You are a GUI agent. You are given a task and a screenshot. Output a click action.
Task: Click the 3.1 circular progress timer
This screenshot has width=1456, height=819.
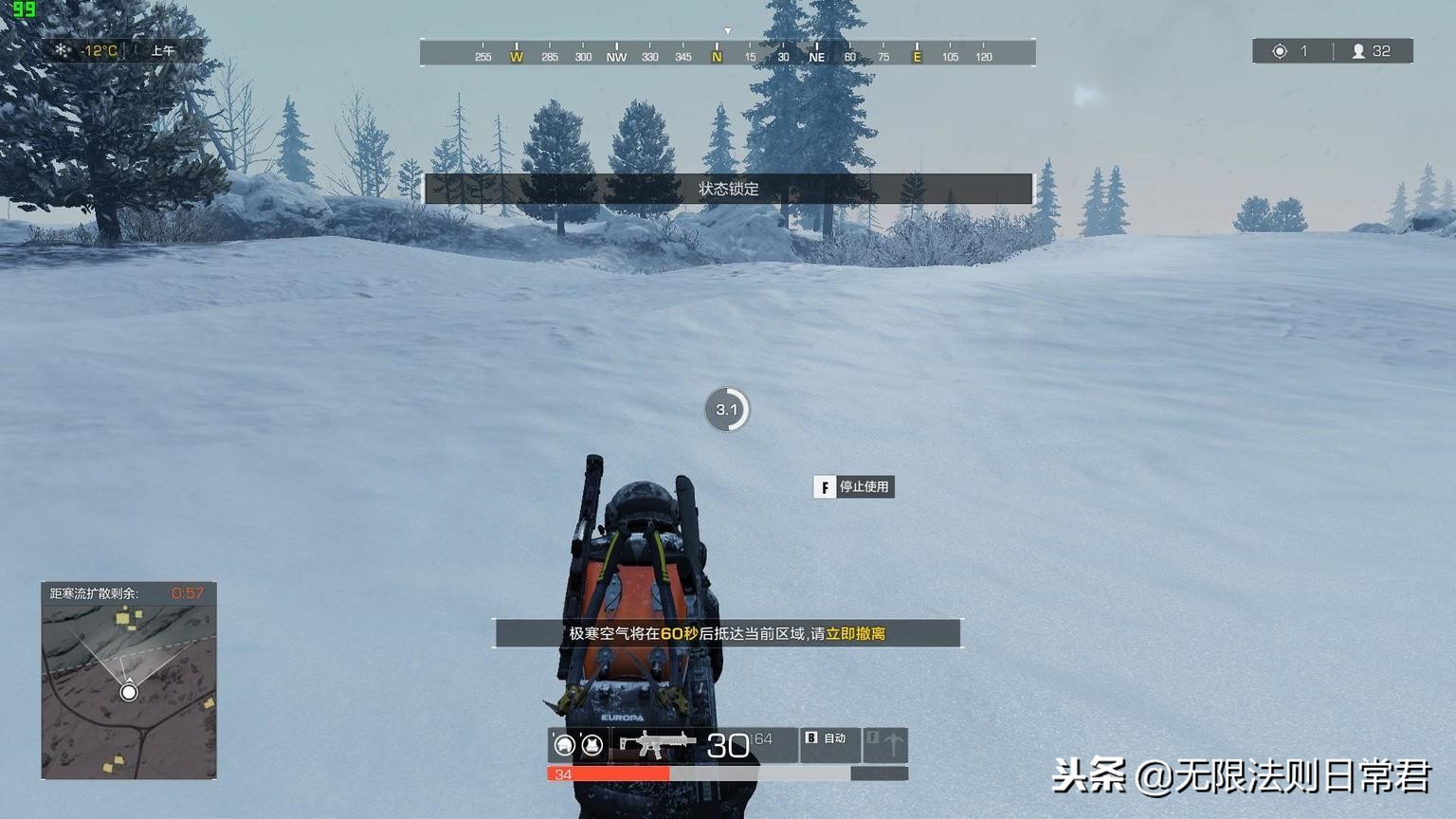click(x=727, y=409)
